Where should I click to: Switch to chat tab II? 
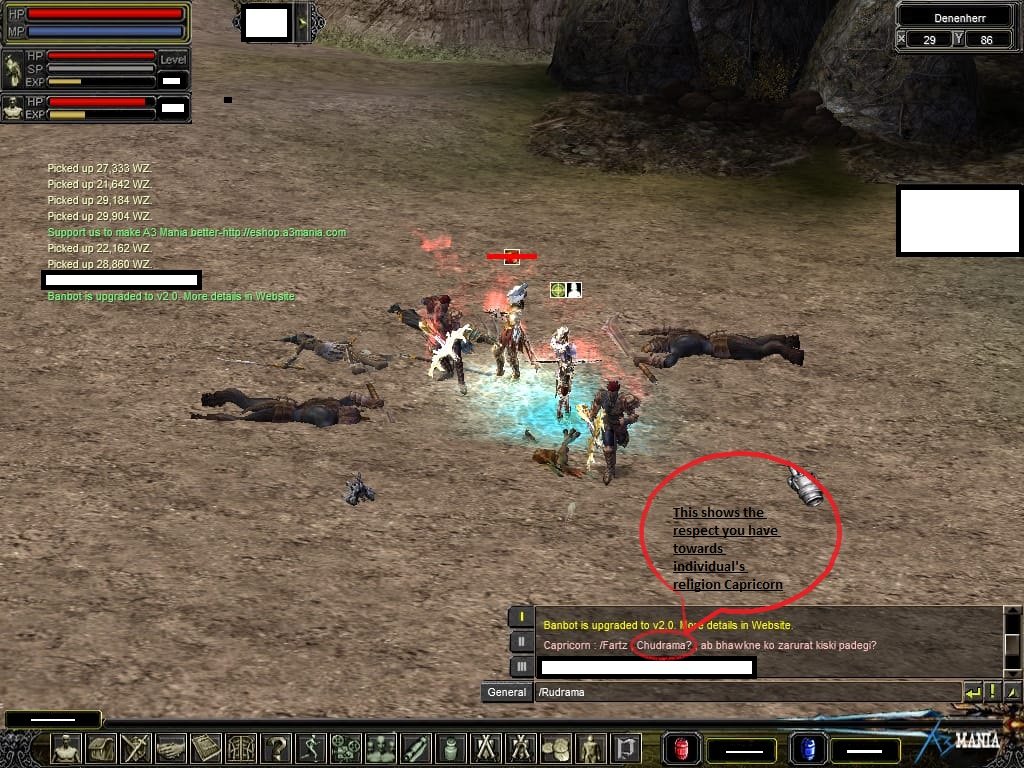(520, 642)
